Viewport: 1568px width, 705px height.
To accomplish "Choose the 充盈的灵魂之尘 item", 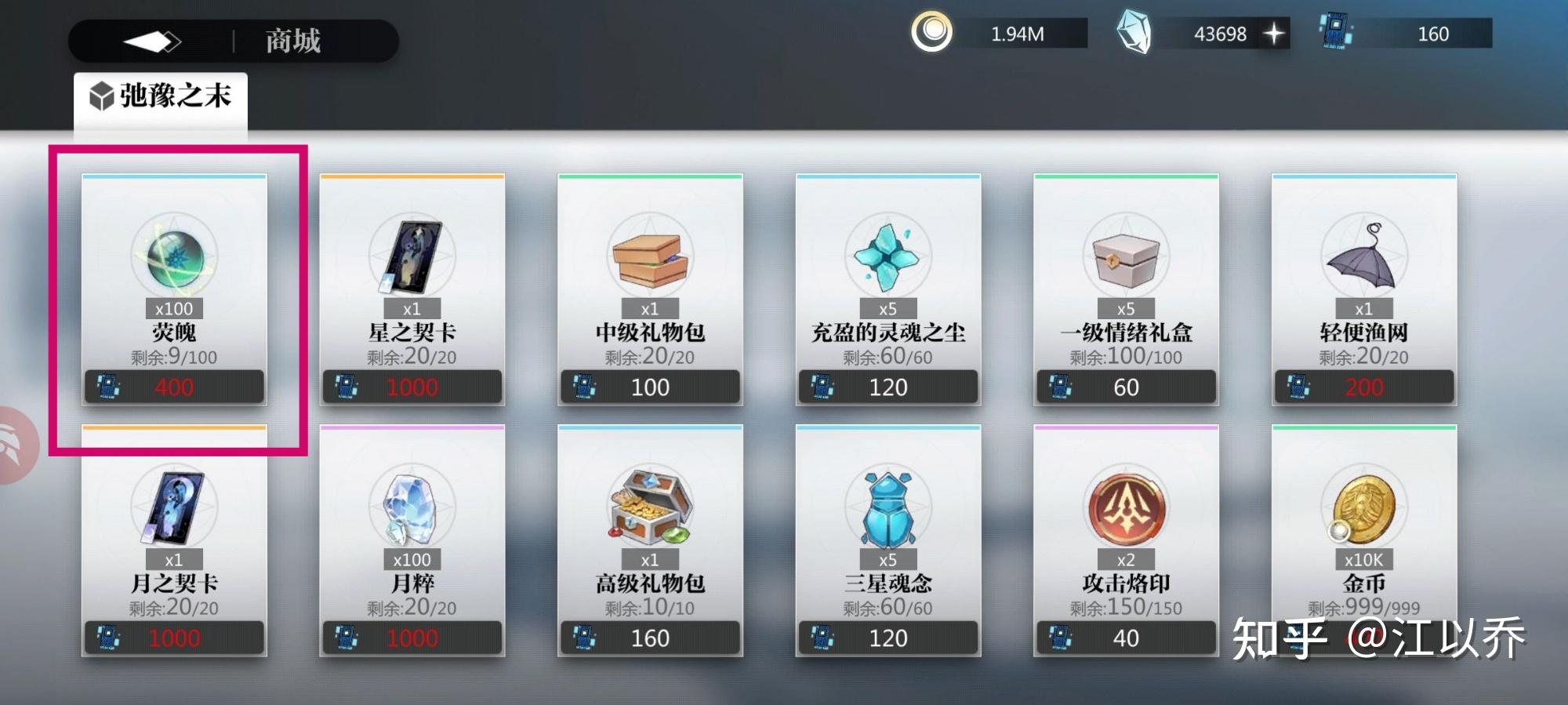I will [888, 289].
